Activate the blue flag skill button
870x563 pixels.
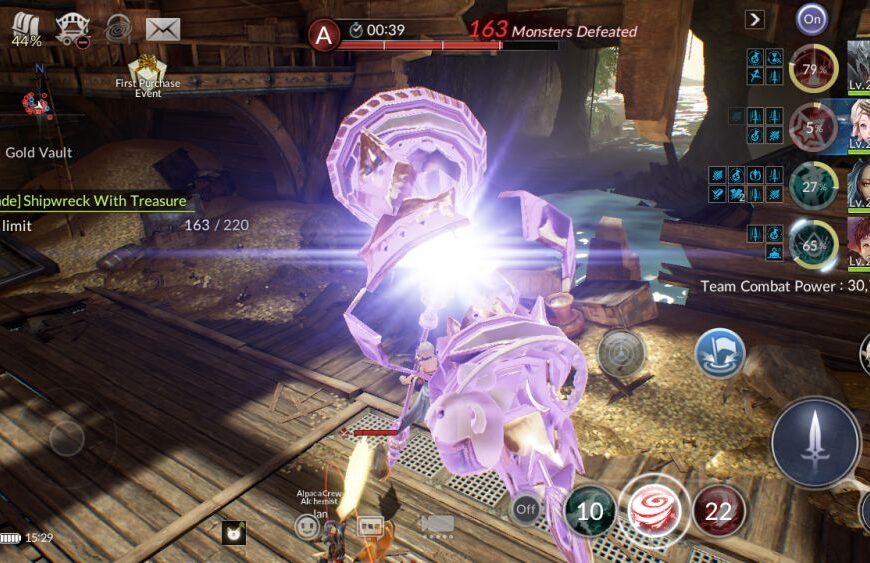tap(720, 353)
